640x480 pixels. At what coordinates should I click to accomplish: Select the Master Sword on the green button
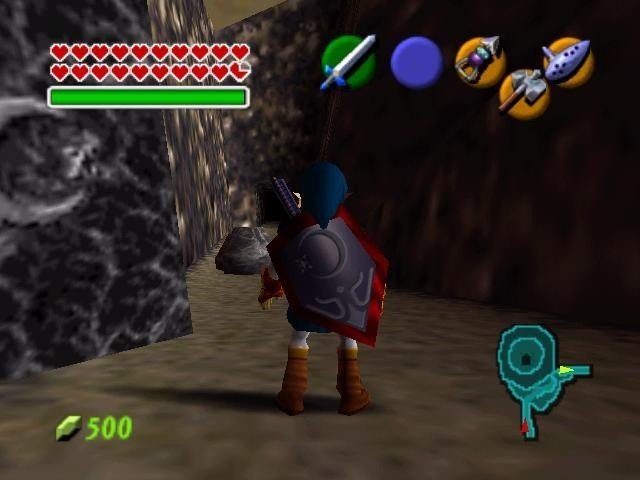pyautogui.click(x=348, y=62)
